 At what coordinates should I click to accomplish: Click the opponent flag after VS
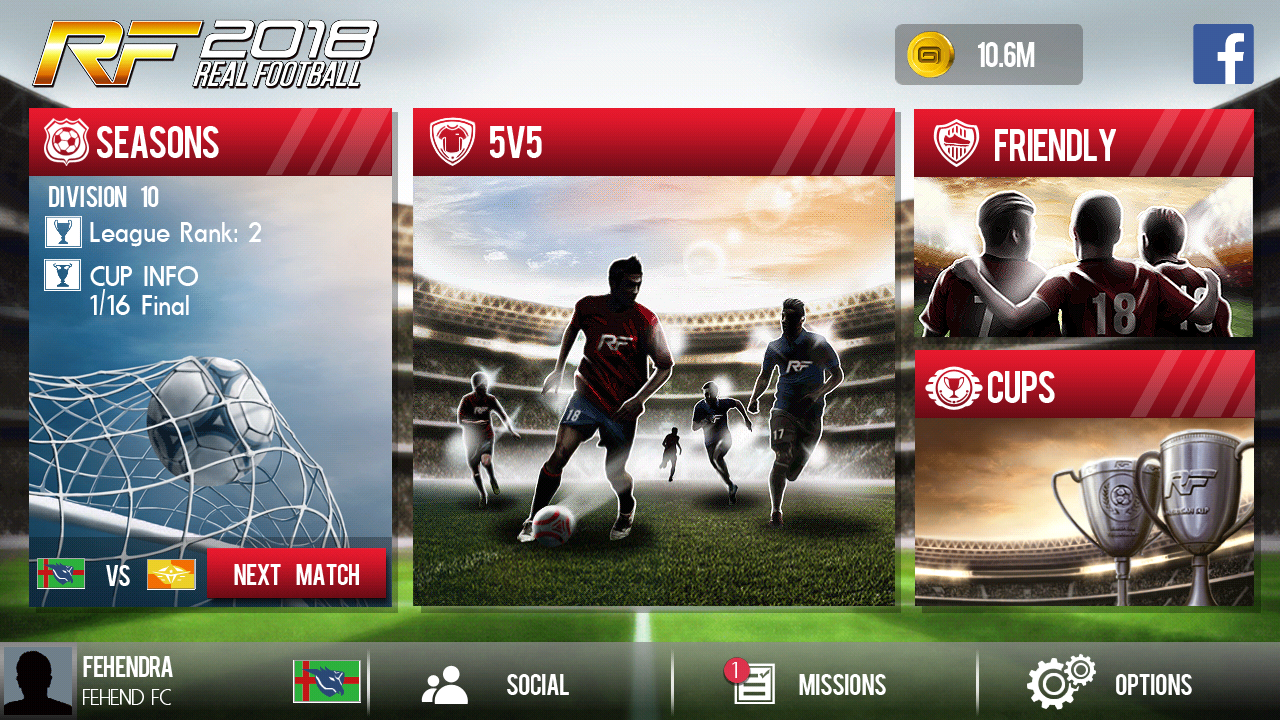169,574
